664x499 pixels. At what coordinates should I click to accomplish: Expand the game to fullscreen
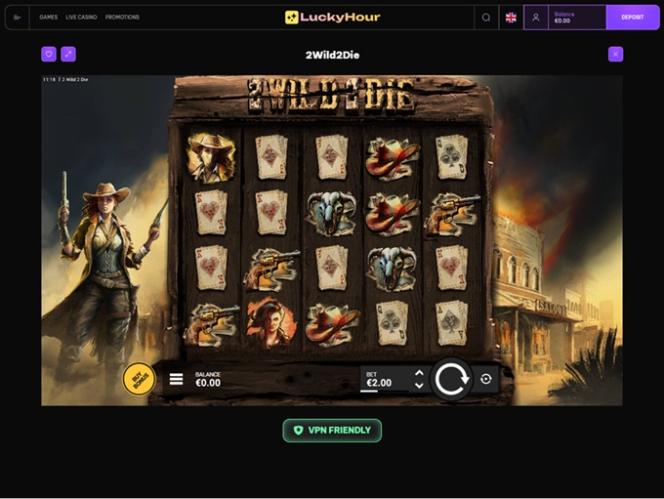[x=68, y=54]
